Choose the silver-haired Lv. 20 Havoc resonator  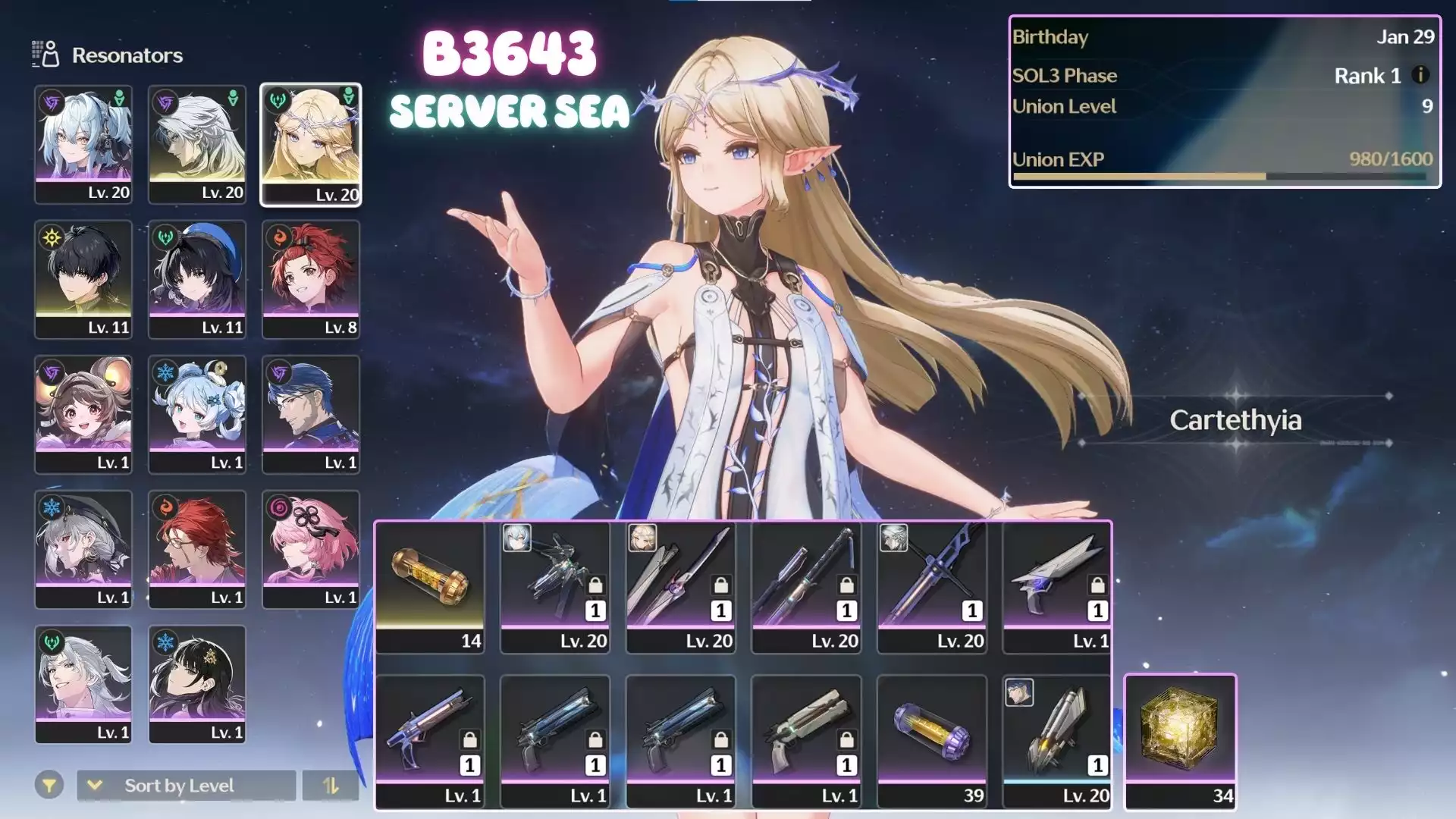coord(197,144)
